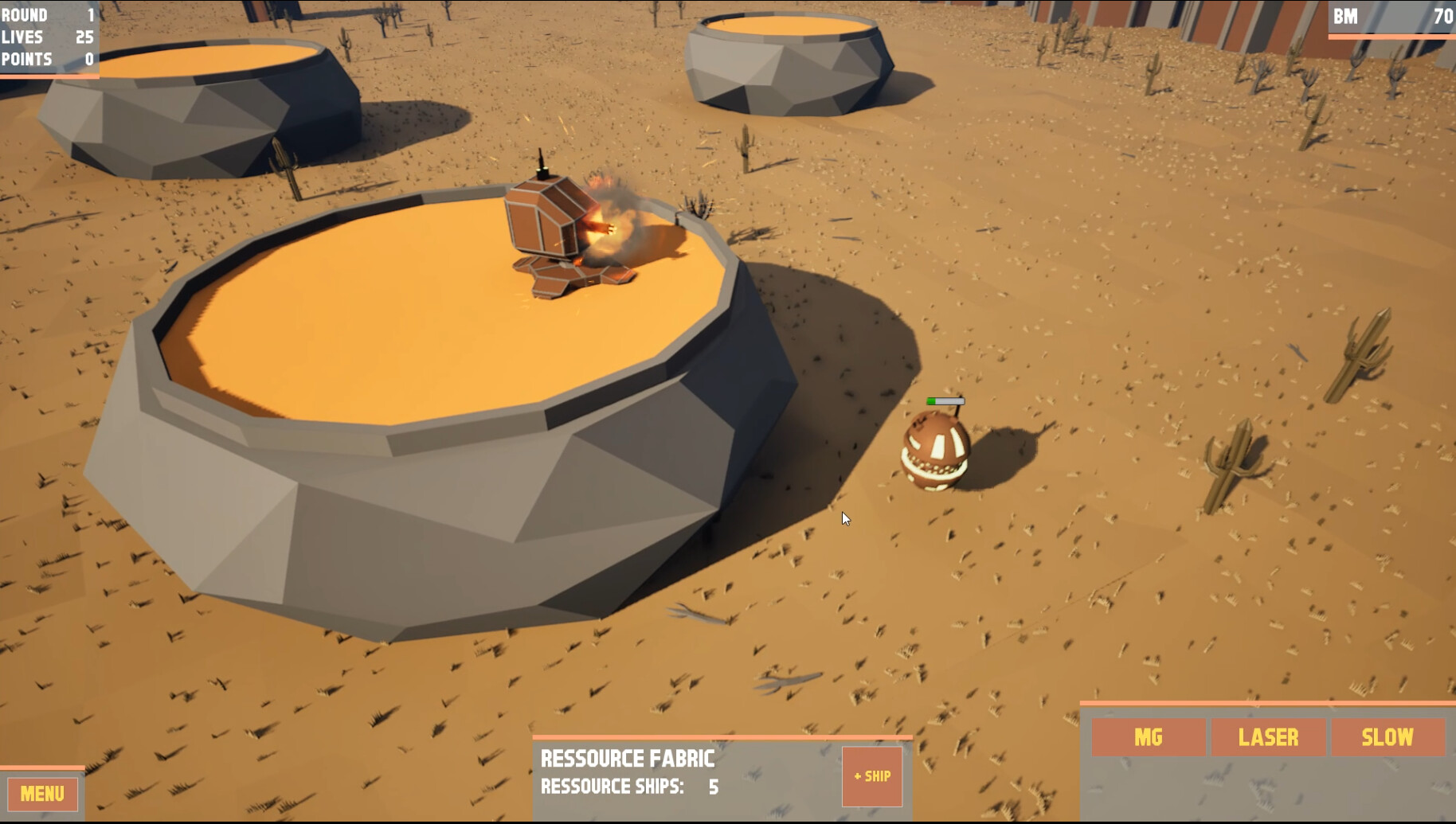Expand the stats panel showing ROUND 1
Screen dimensions: 1456x824
tap(48, 14)
